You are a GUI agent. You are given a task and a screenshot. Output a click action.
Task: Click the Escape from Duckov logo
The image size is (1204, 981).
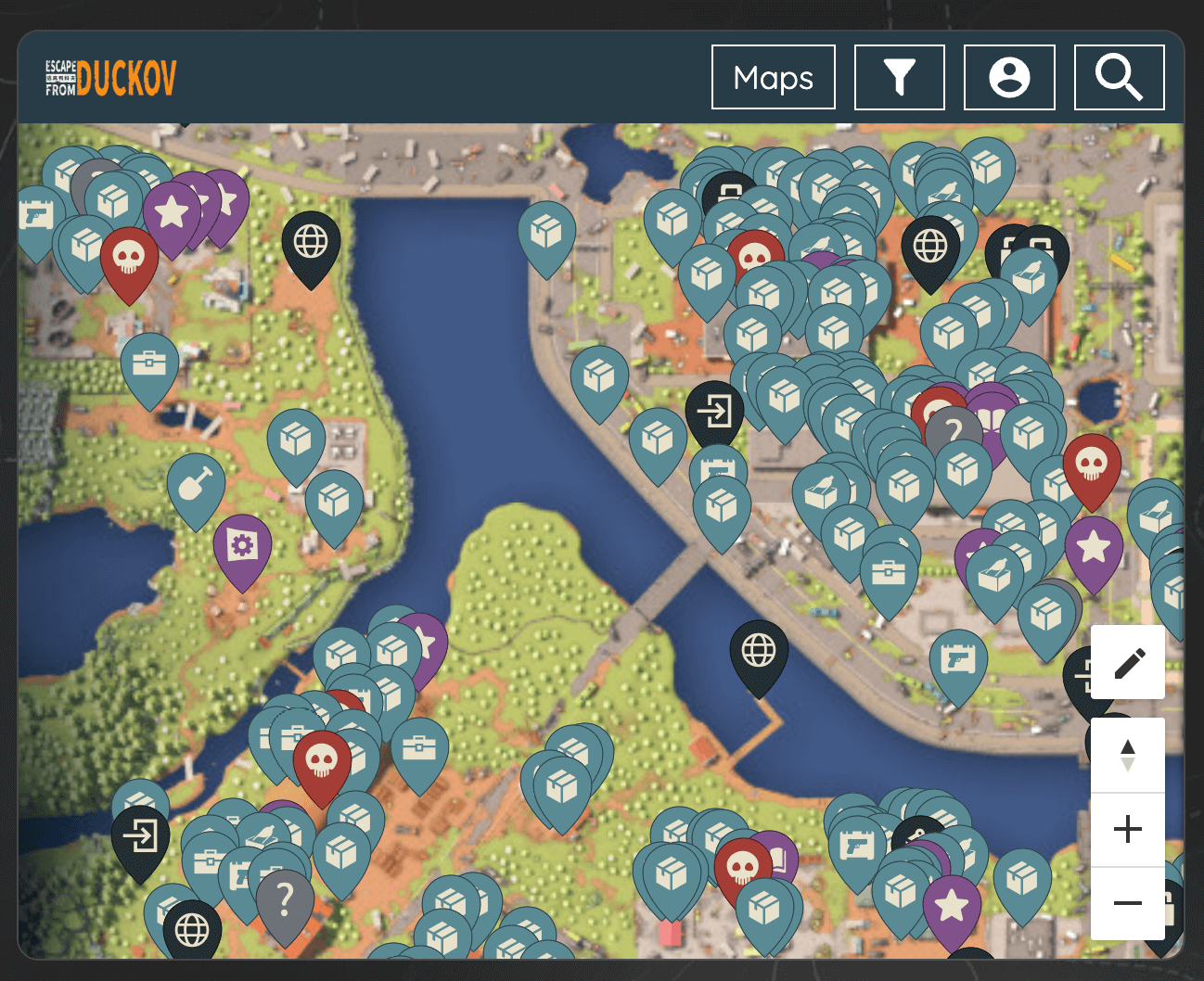click(109, 78)
